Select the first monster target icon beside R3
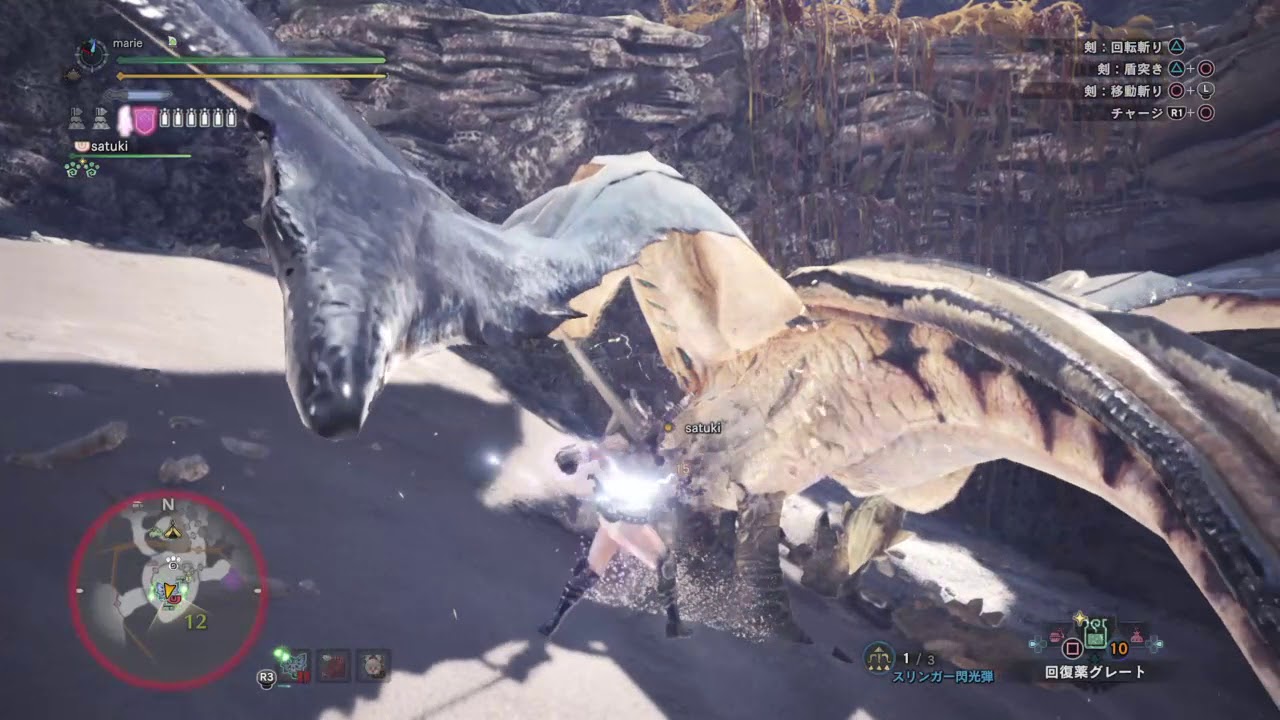Viewport: 1280px width, 720px height. click(x=297, y=664)
